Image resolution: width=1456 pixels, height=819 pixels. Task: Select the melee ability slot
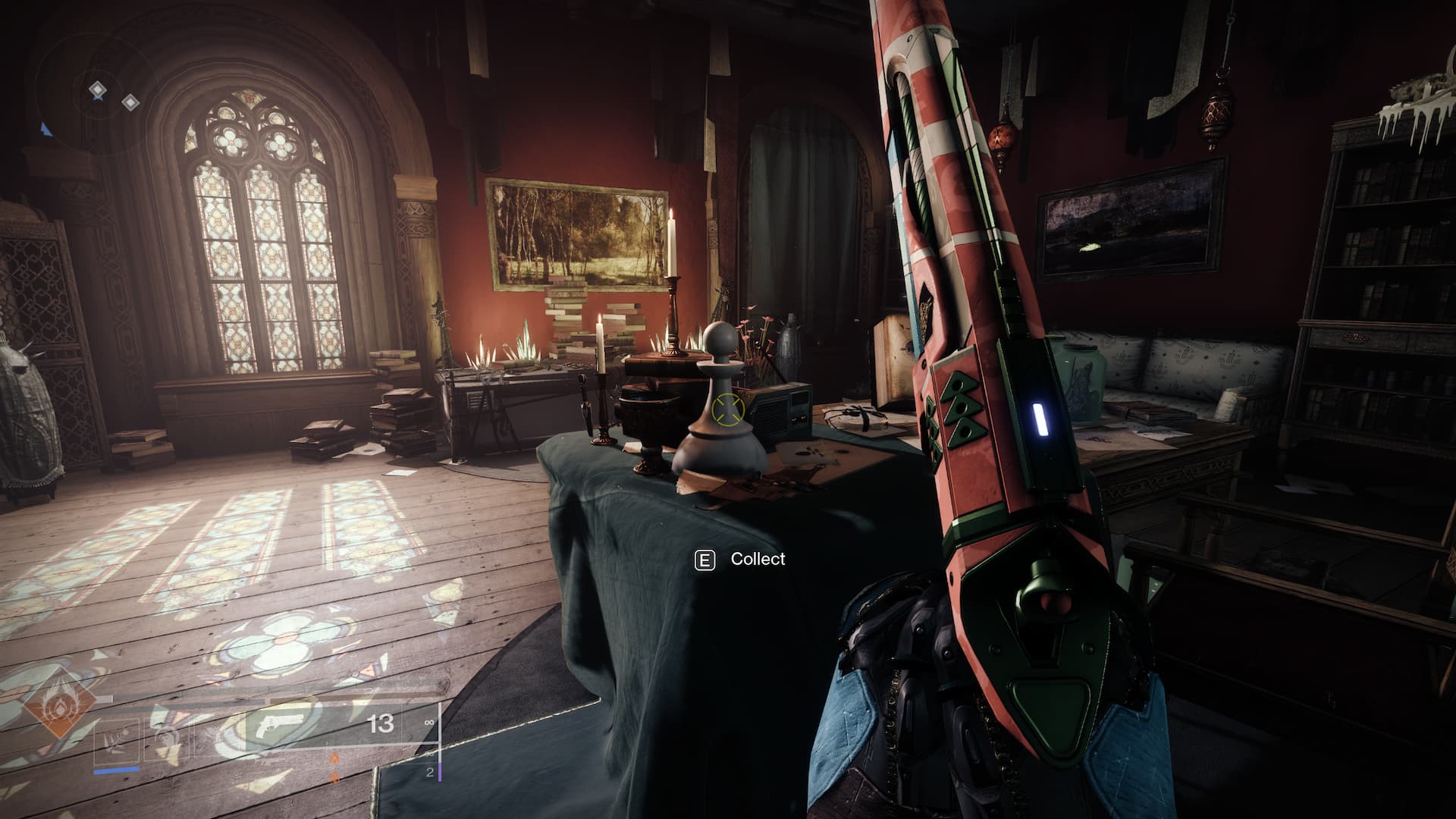(x=165, y=744)
